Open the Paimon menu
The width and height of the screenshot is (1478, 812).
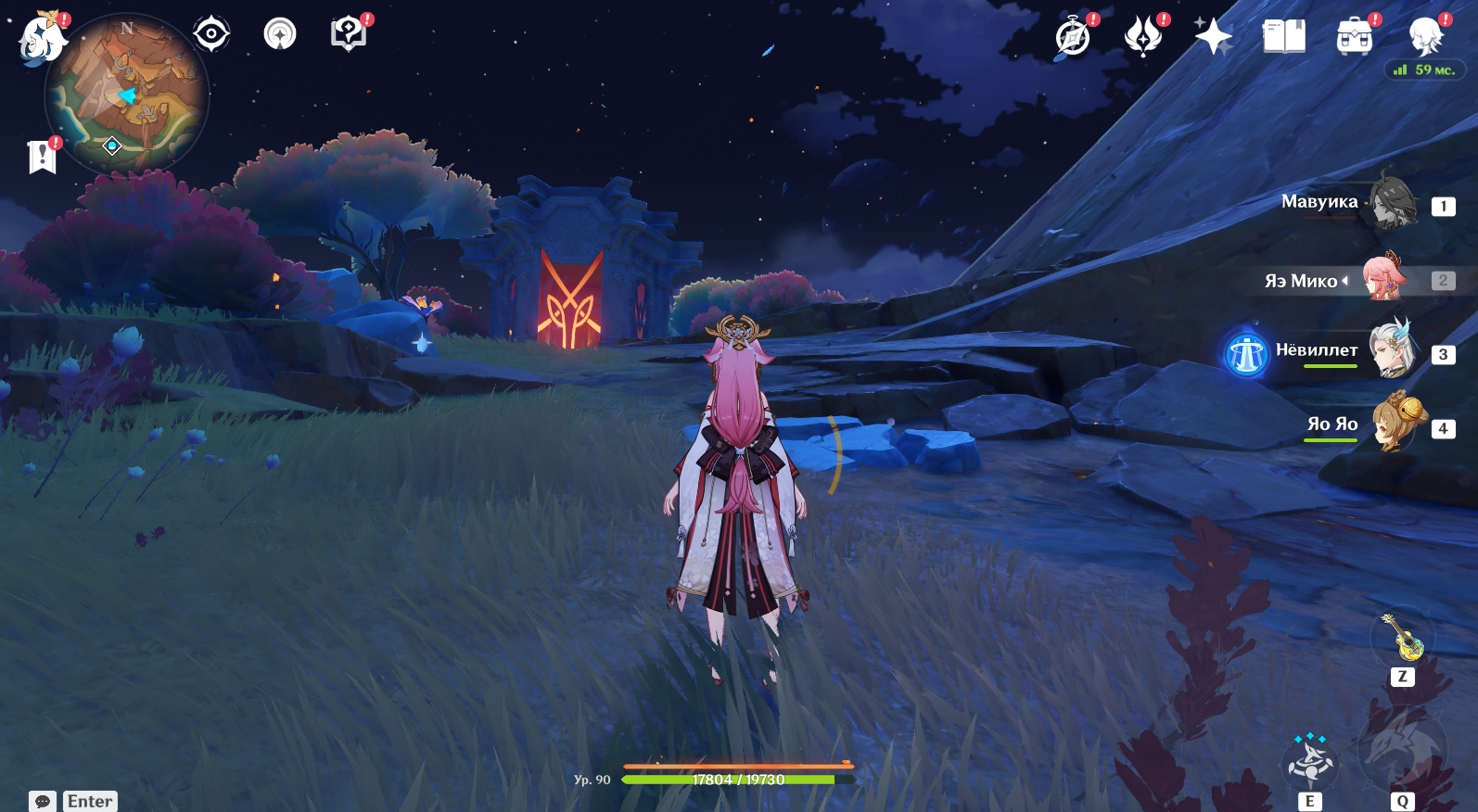tap(42, 39)
